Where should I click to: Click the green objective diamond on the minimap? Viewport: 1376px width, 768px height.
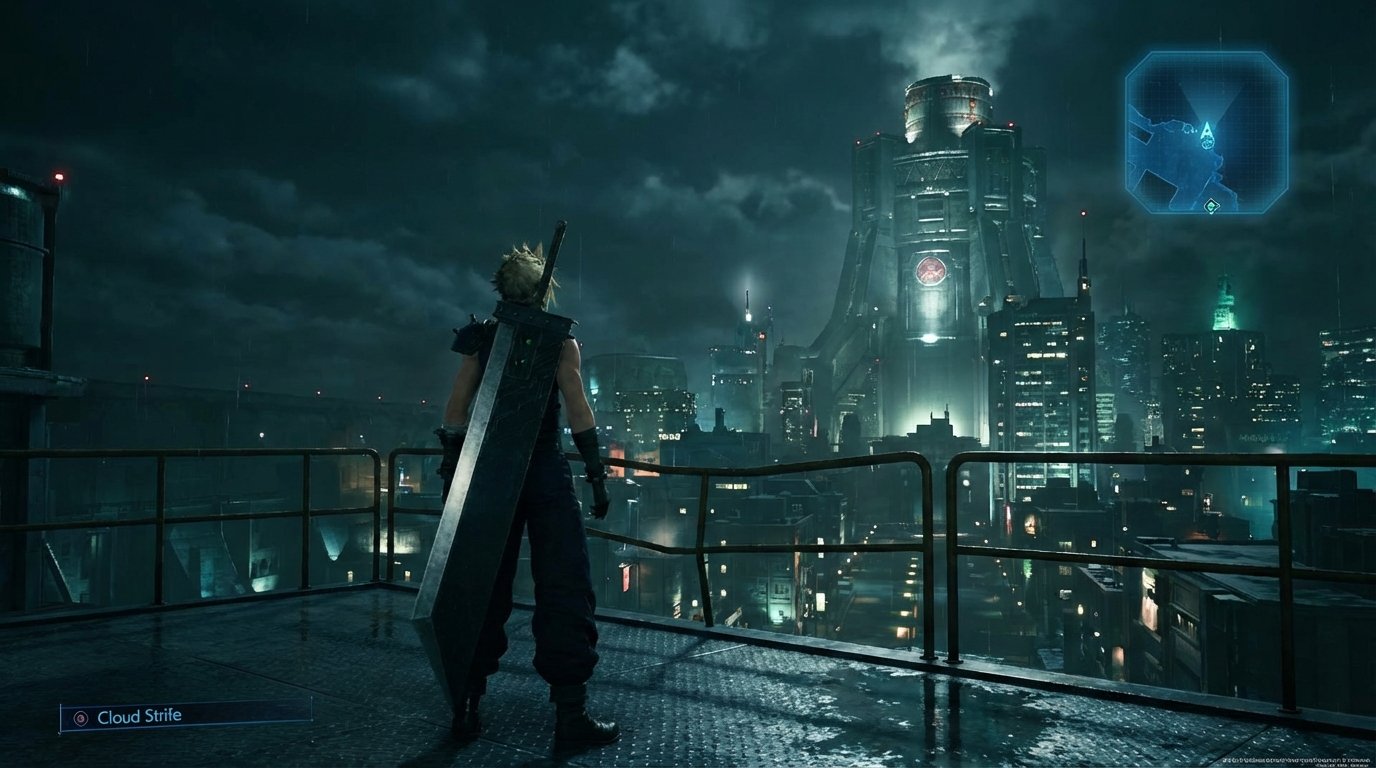tap(1210, 206)
